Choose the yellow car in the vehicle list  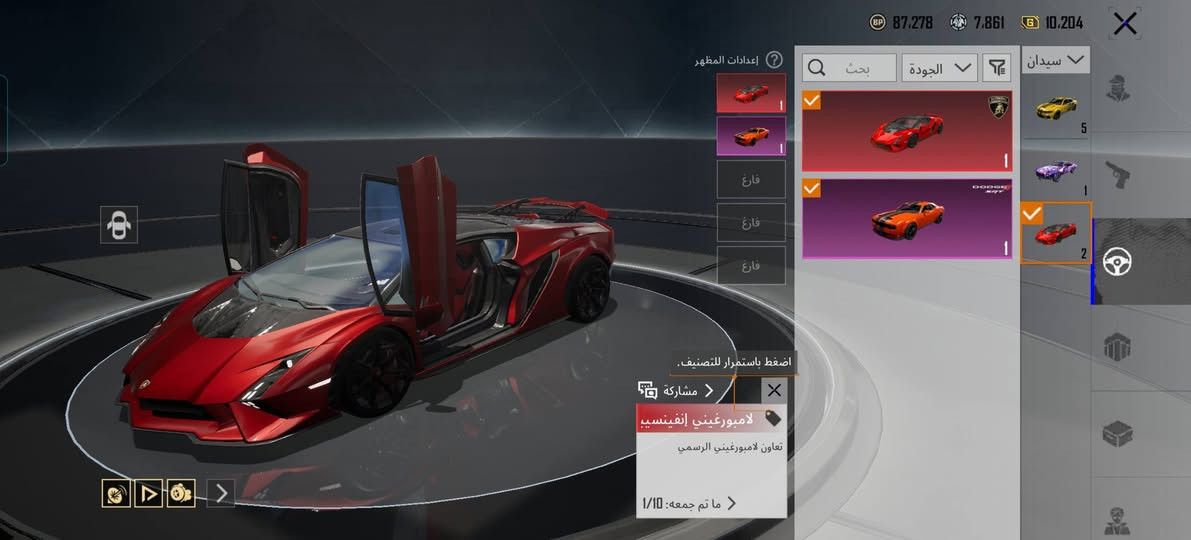(x=1055, y=106)
